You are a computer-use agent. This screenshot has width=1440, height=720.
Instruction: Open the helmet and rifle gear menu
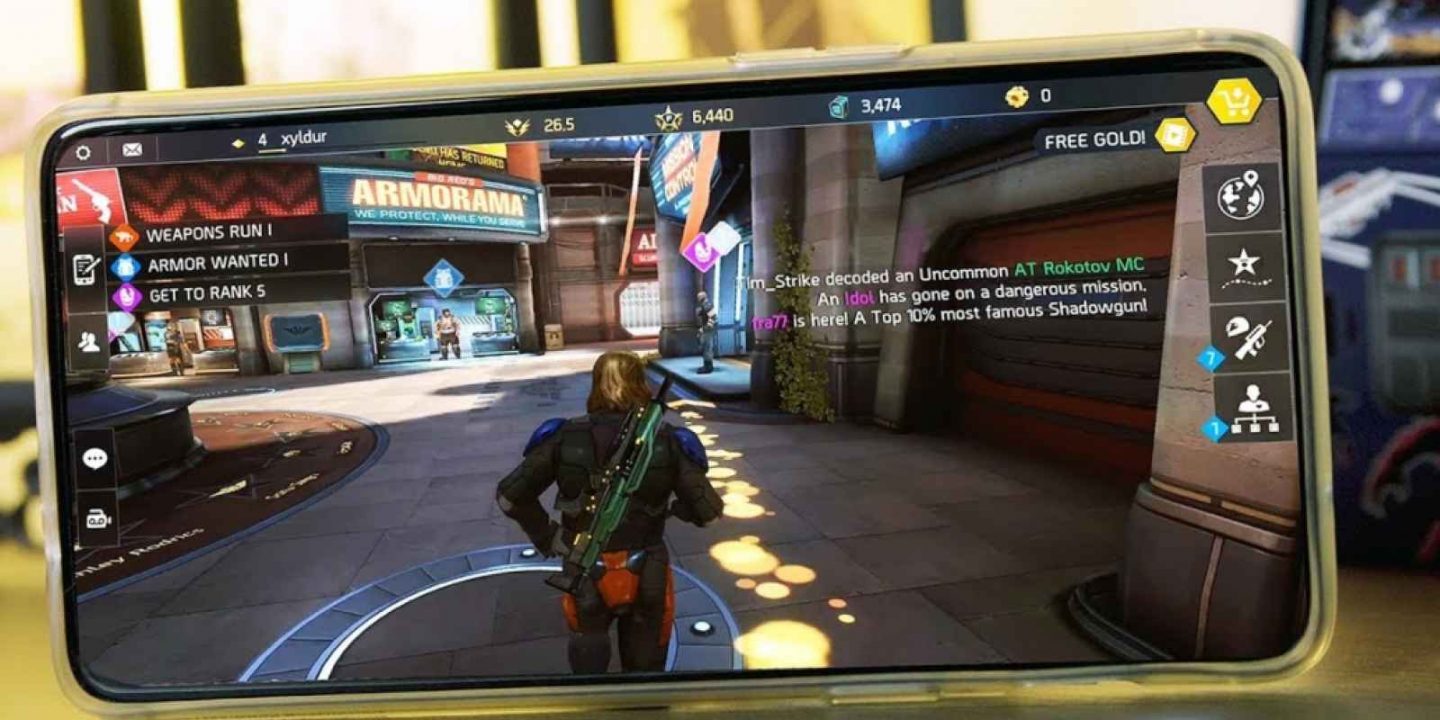coord(1247,337)
